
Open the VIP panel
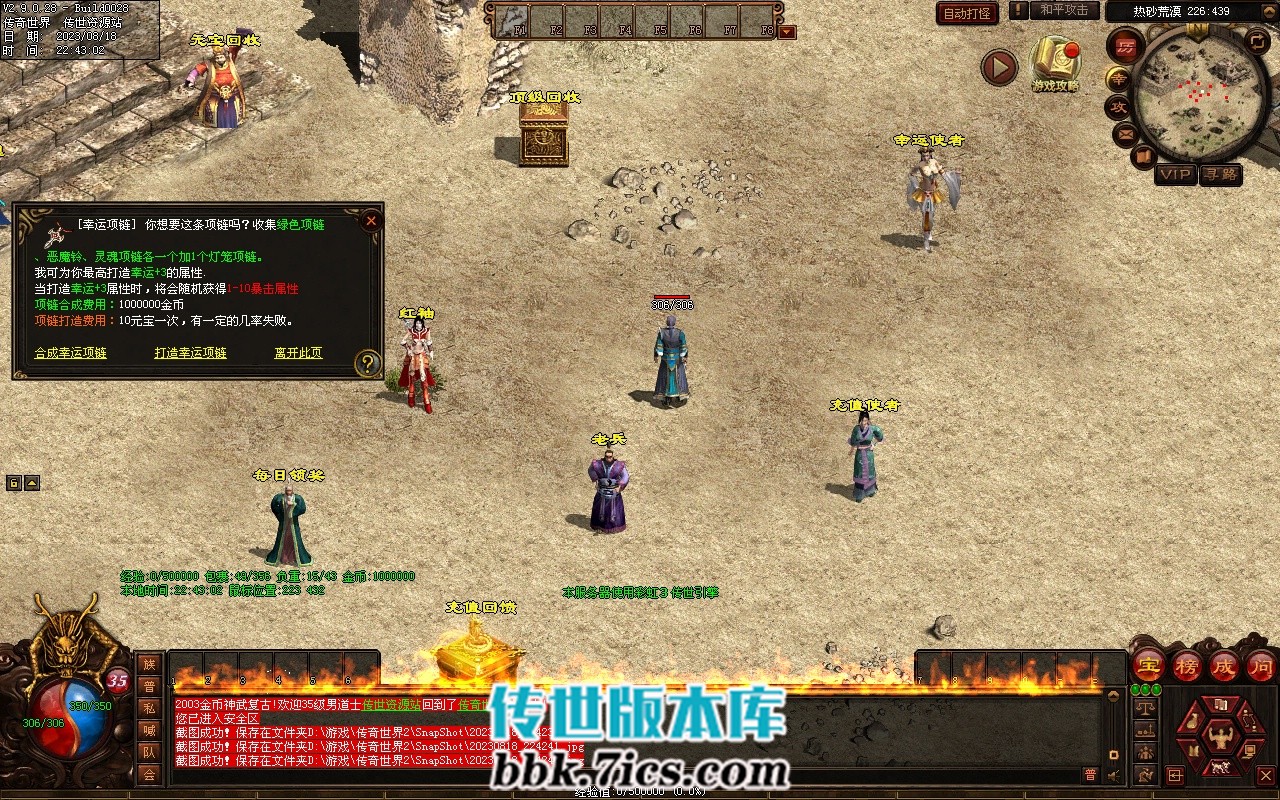pos(1175,174)
